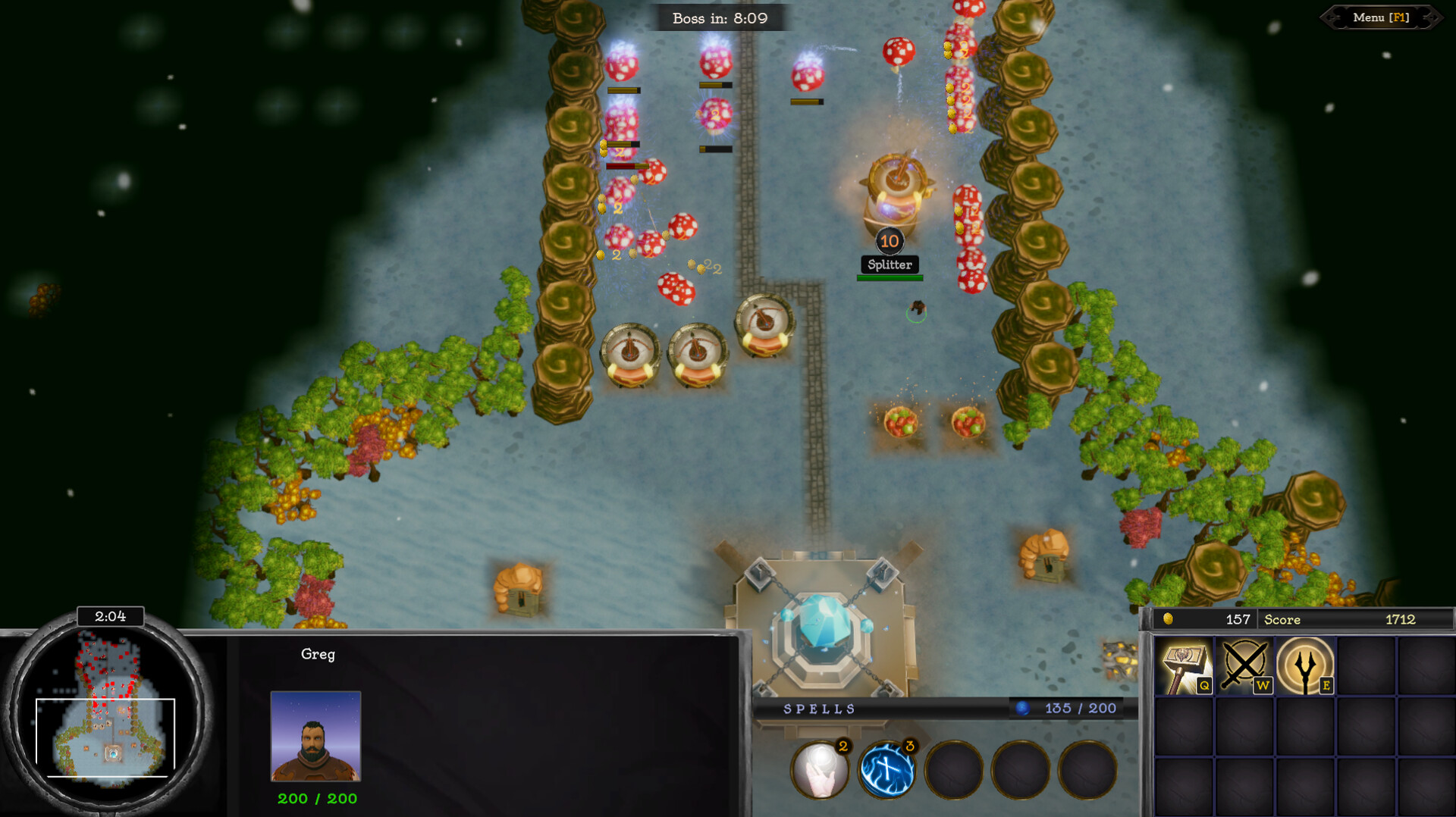Use the trident E ability
Image resolution: width=1456 pixels, height=817 pixels.
point(1306,667)
